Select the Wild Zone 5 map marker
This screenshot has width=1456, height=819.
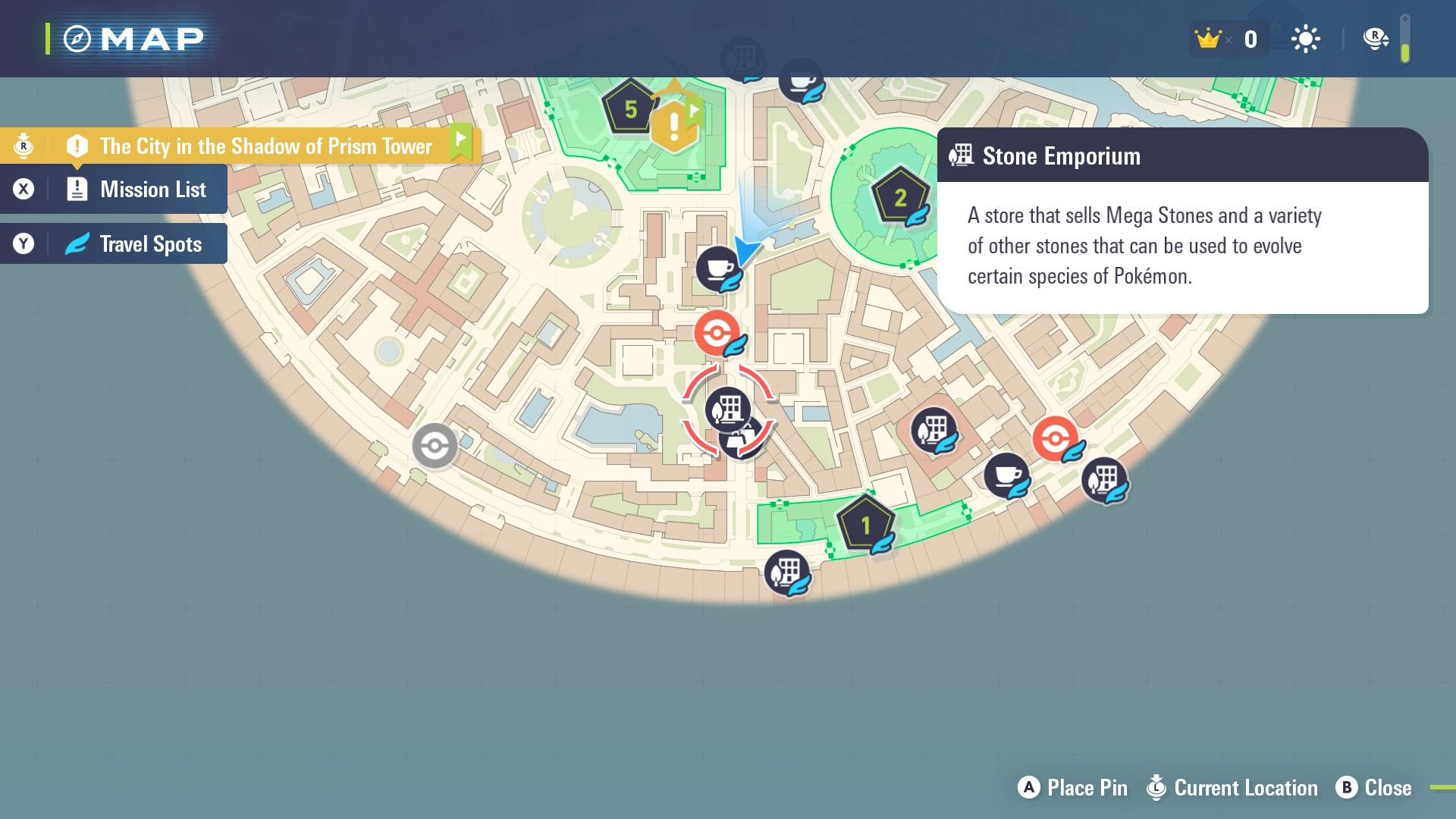(629, 109)
